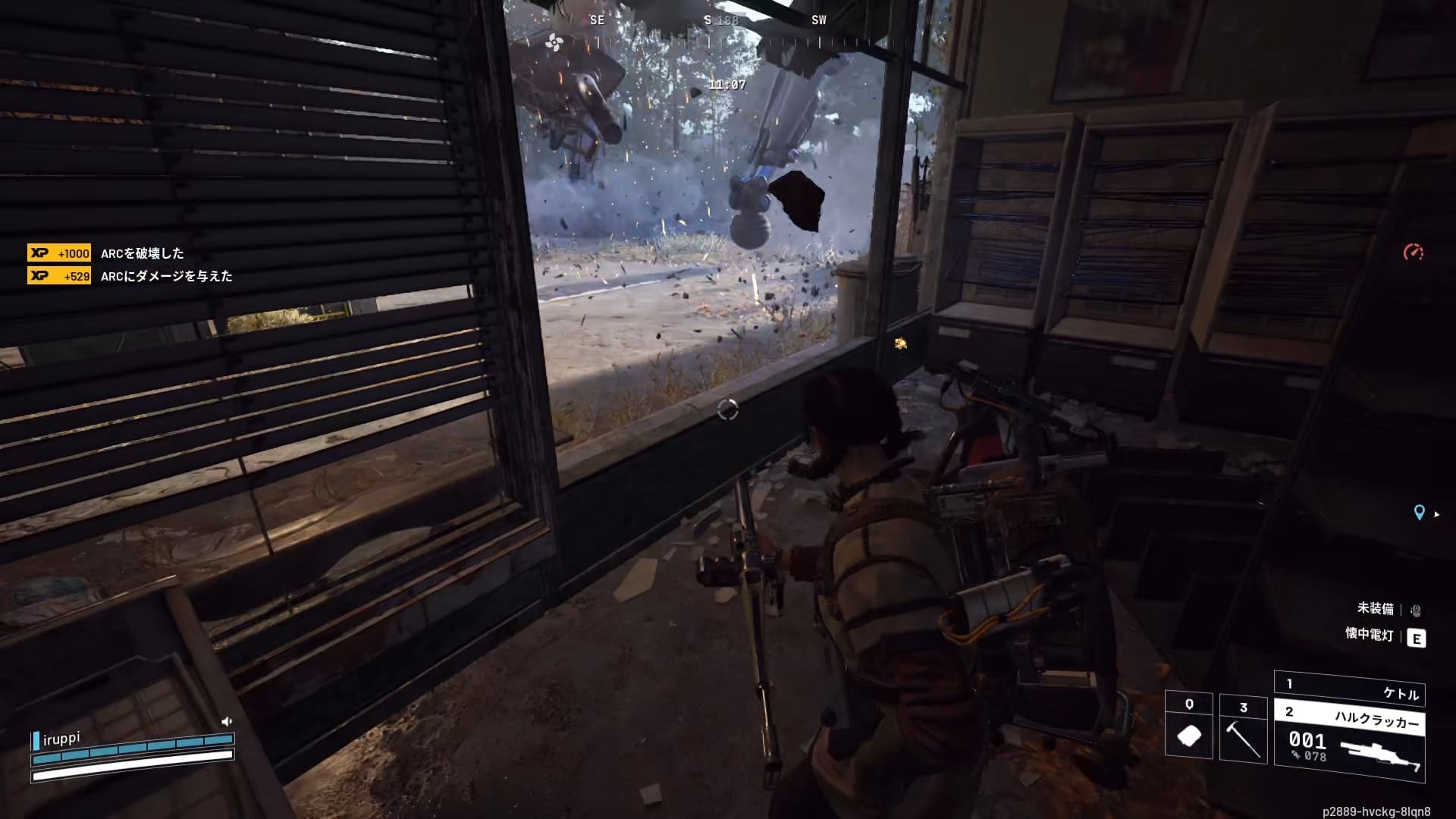Click the blue map pin marker icon
The image size is (1456, 819).
coord(1419,513)
